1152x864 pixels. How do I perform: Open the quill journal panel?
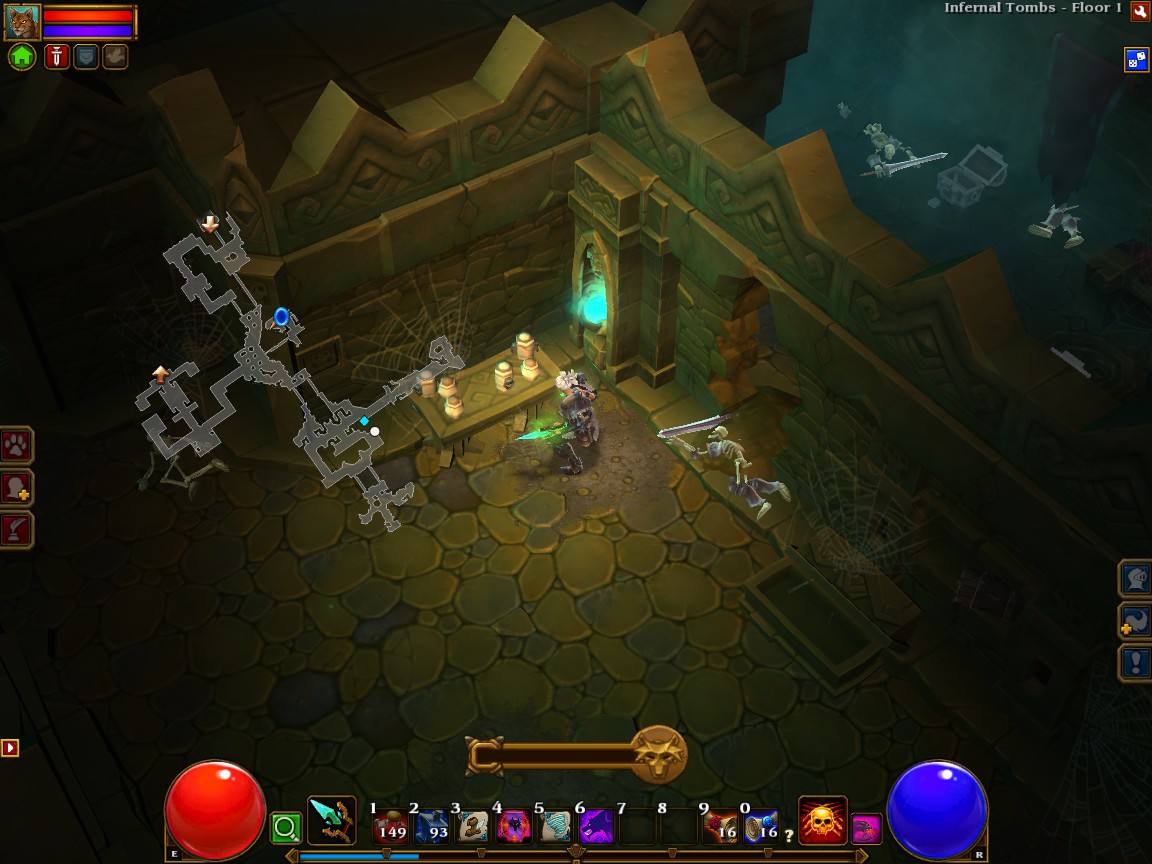click(17, 530)
